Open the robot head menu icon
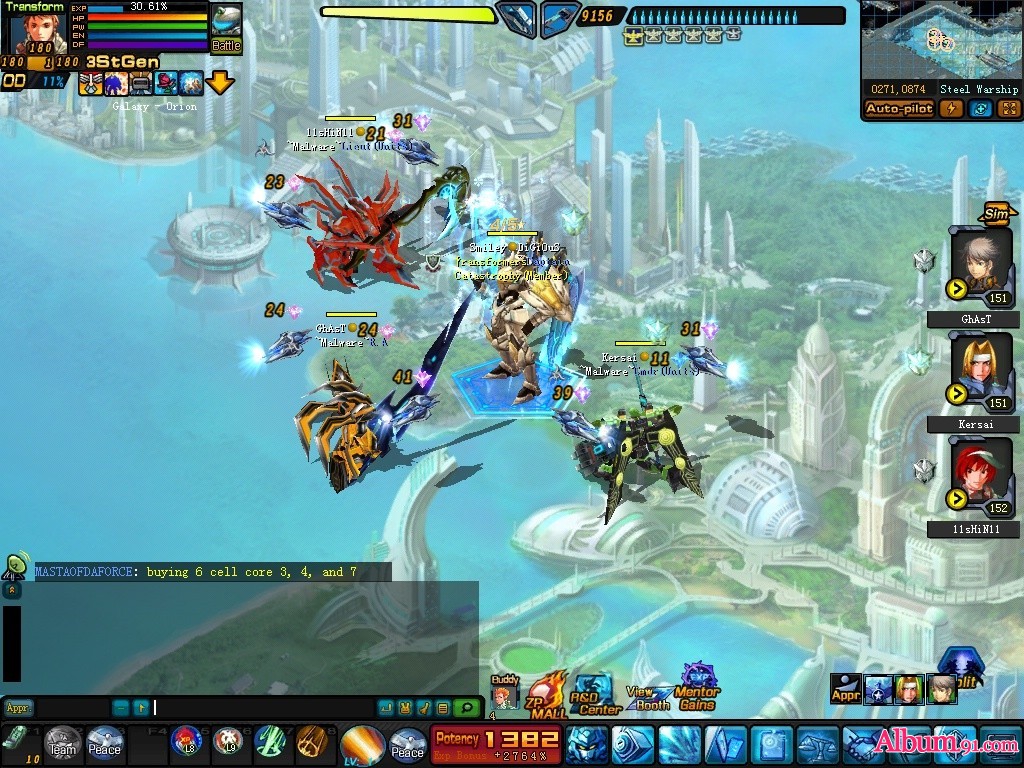This screenshot has height=768, width=1024. point(585,746)
